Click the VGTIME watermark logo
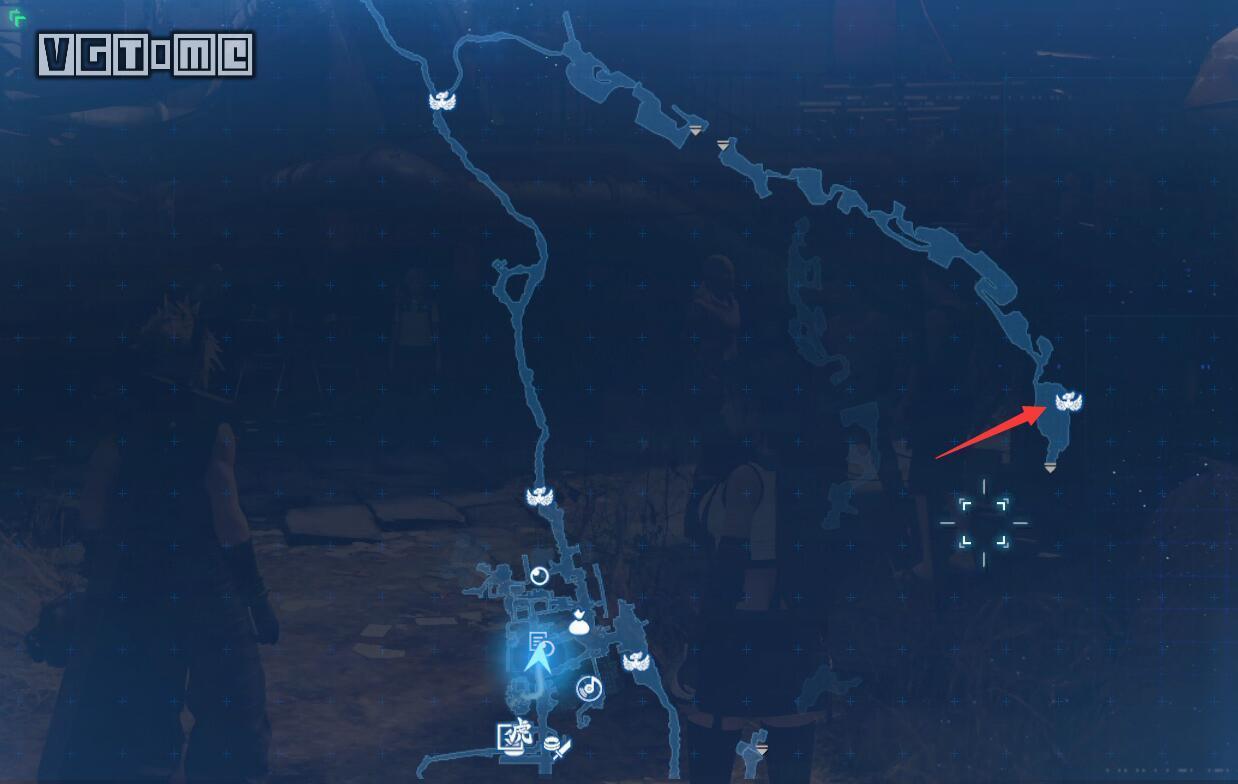 point(146,56)
